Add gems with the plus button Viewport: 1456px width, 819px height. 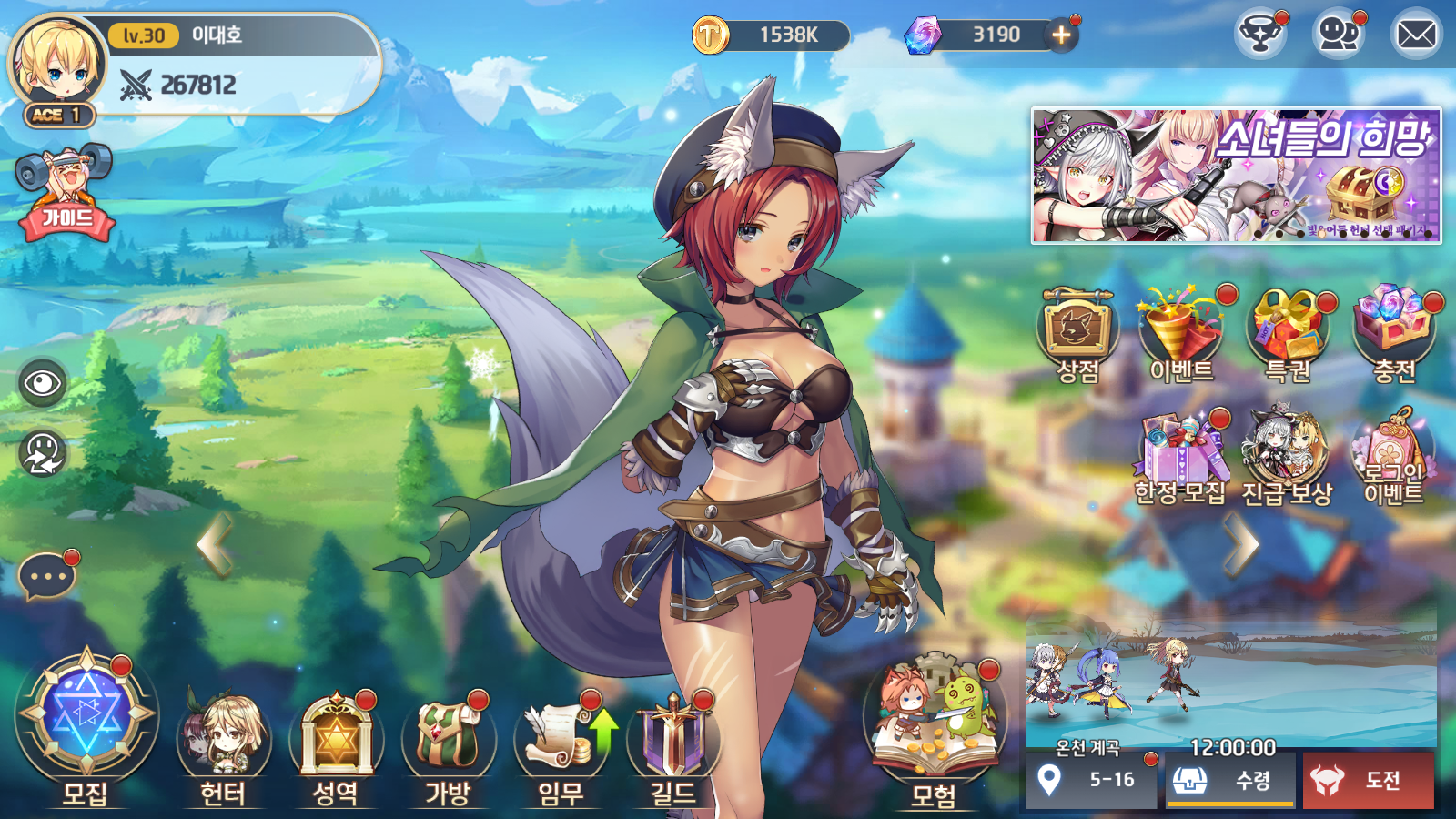click(1061, 35)
